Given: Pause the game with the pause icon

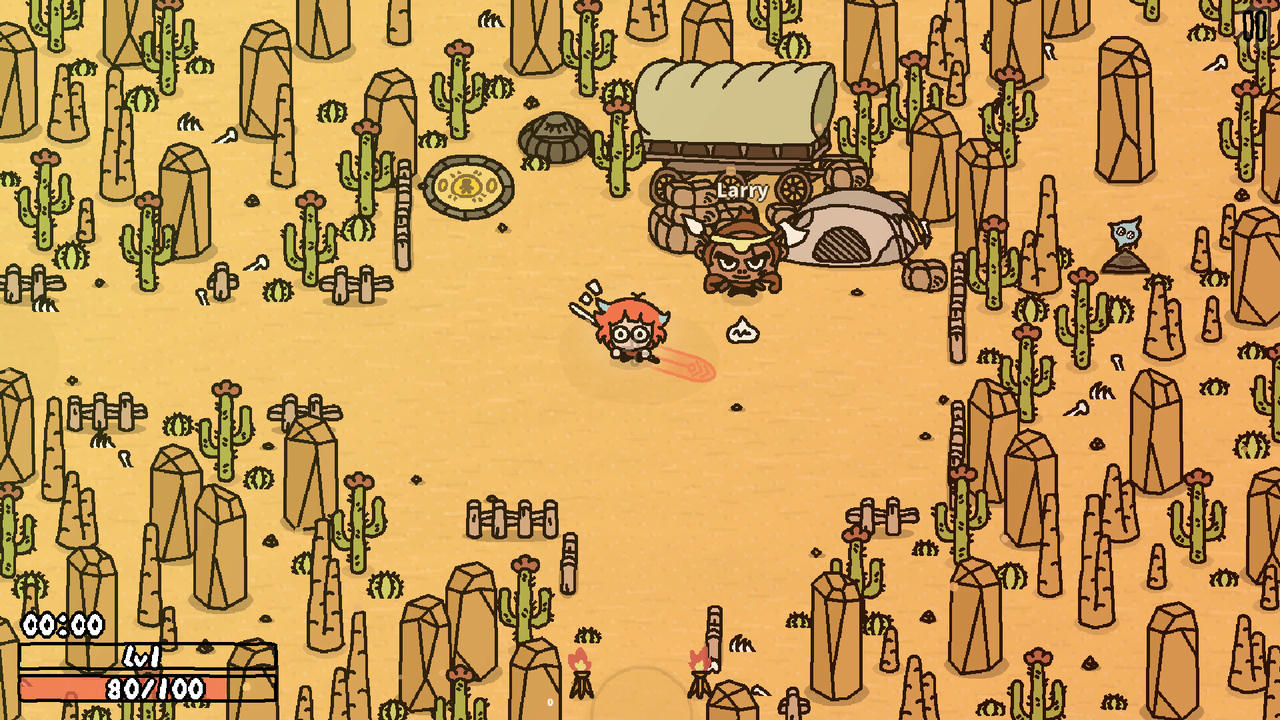Looking at the screenshot, I should 1254,24.
